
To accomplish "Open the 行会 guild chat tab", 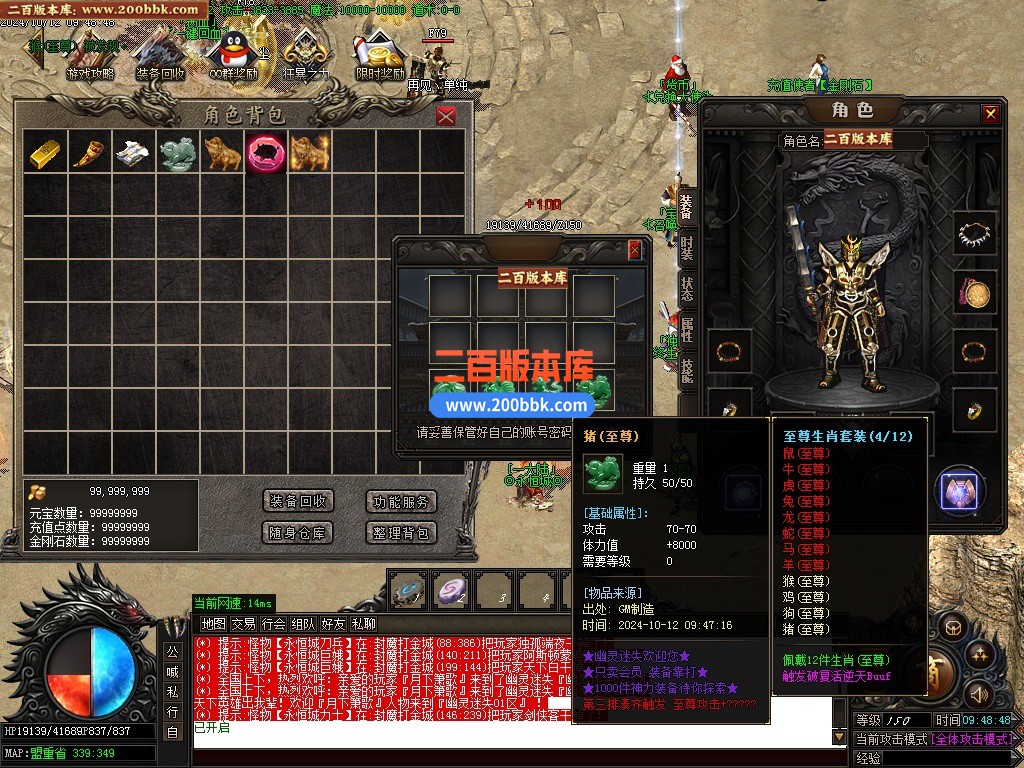I will [273, 623].
